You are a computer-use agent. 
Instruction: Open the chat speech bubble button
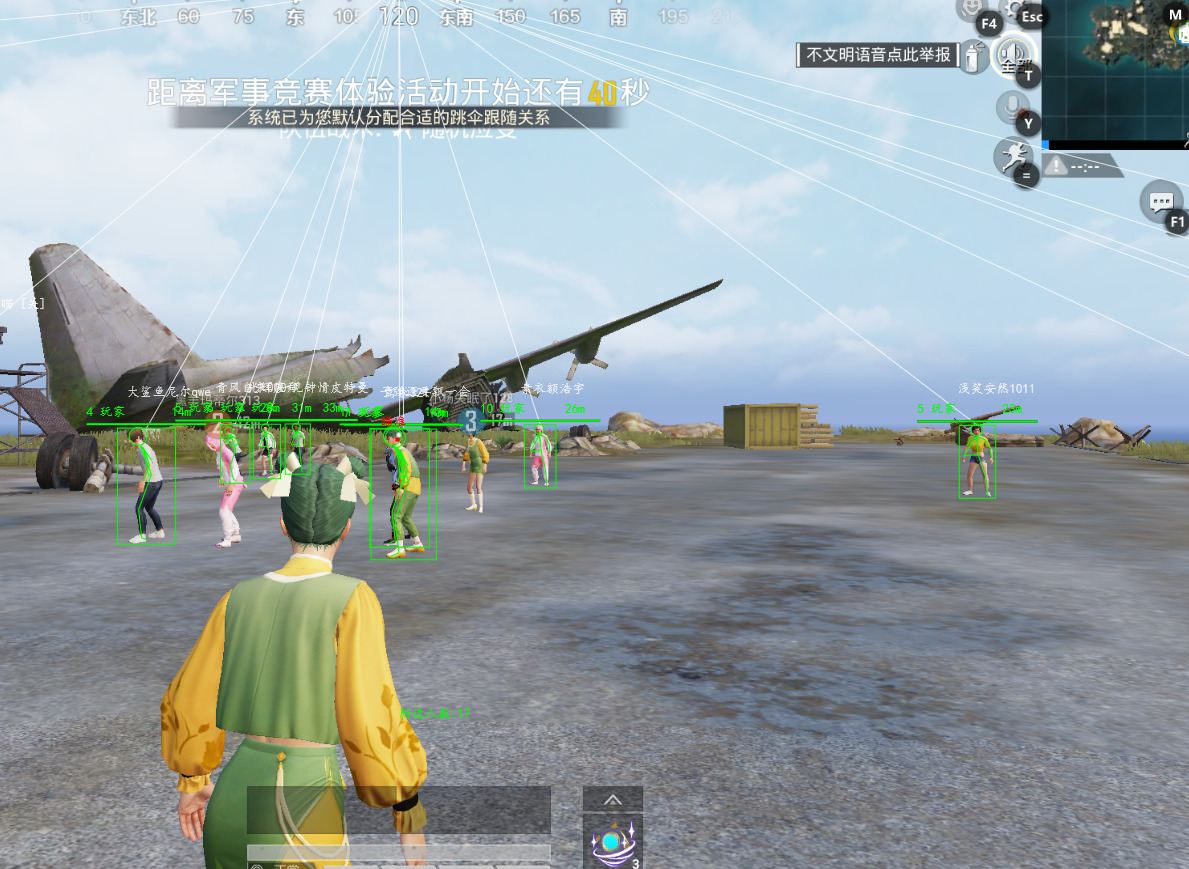[1160, 202]
